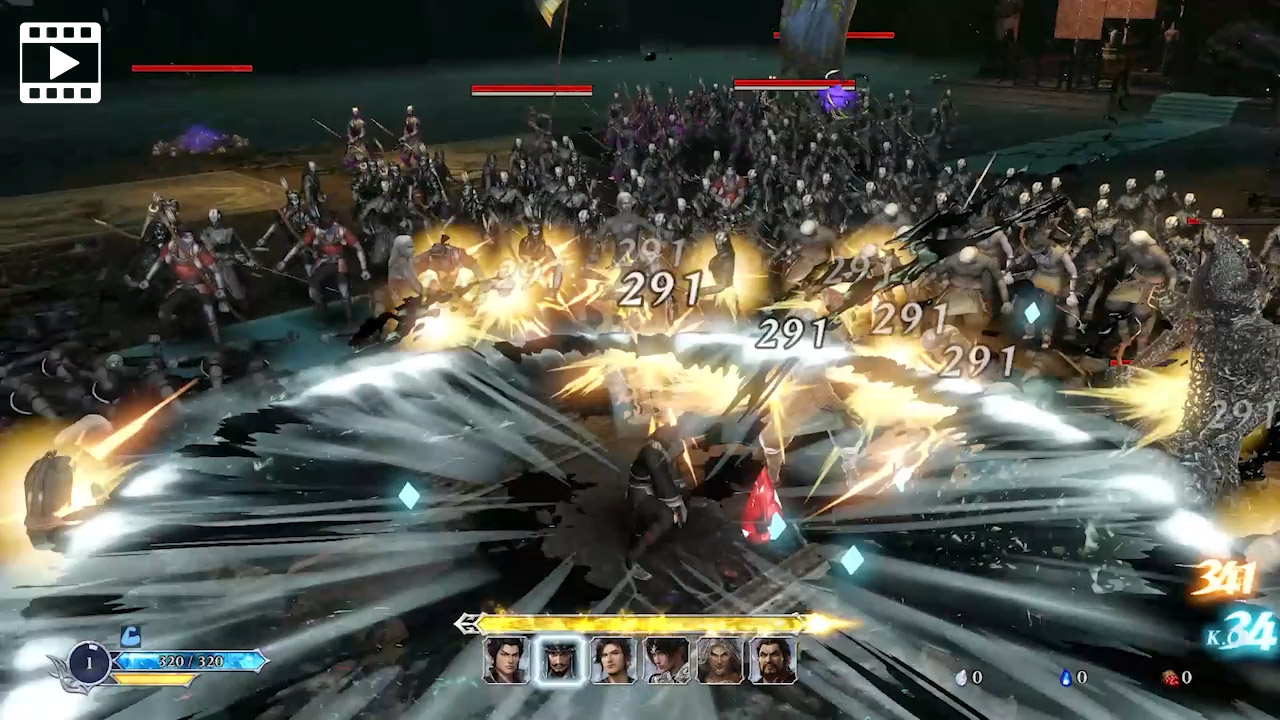Pick the hero portrait wearing ornate silver armor
The height and width of the screenshot is (720, 1280).
click(x=666, y=661)
